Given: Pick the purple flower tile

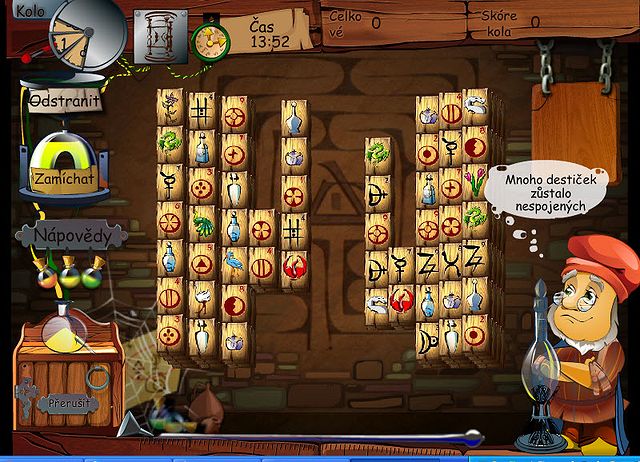Looking at the screenshot, I should coord(170,103).
